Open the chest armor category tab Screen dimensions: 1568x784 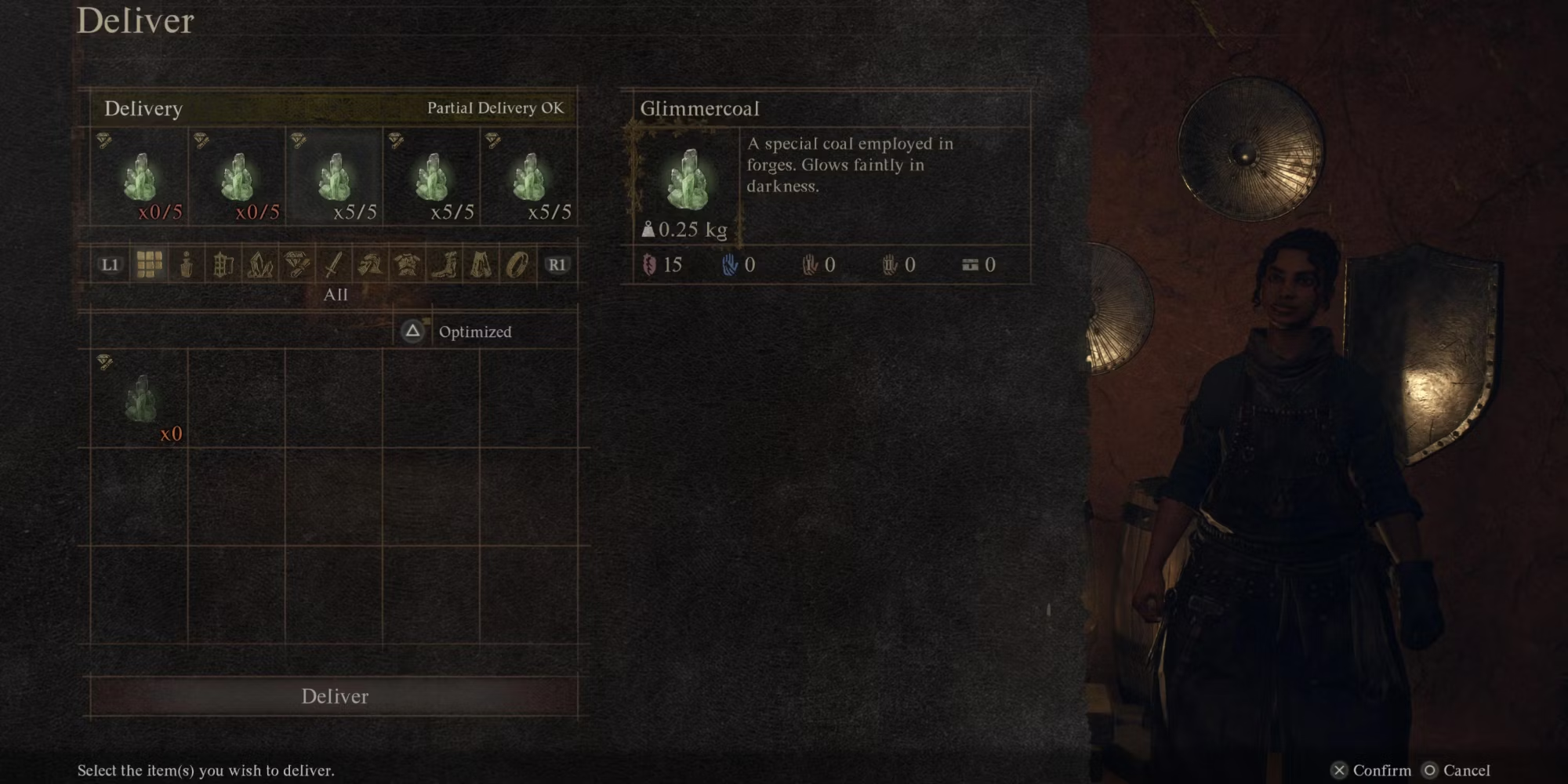click(x=407, y=265)
